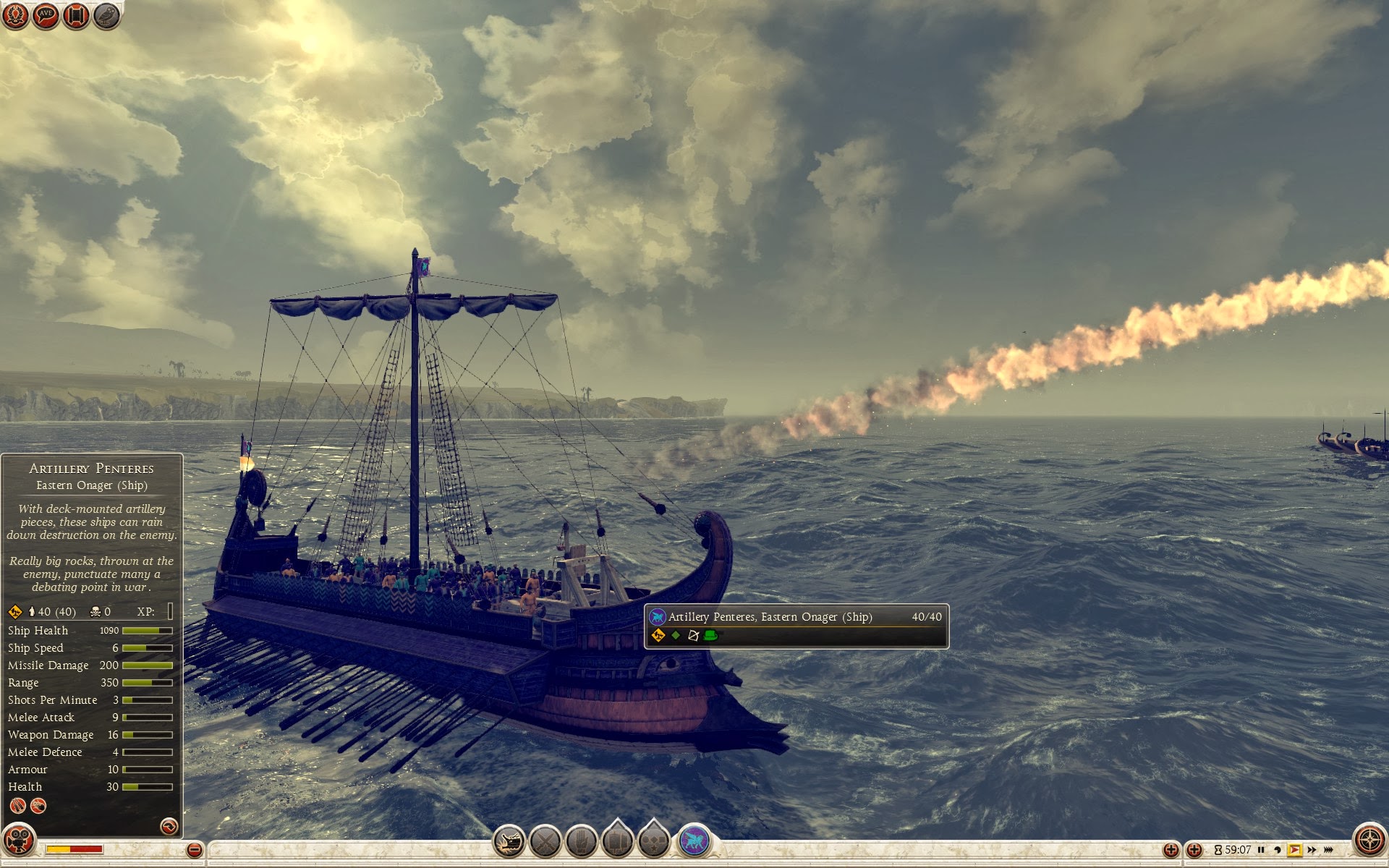Click the raised hand halt order
The image size is (1389, 868).
pyautogui.click(x=582, y=841)
